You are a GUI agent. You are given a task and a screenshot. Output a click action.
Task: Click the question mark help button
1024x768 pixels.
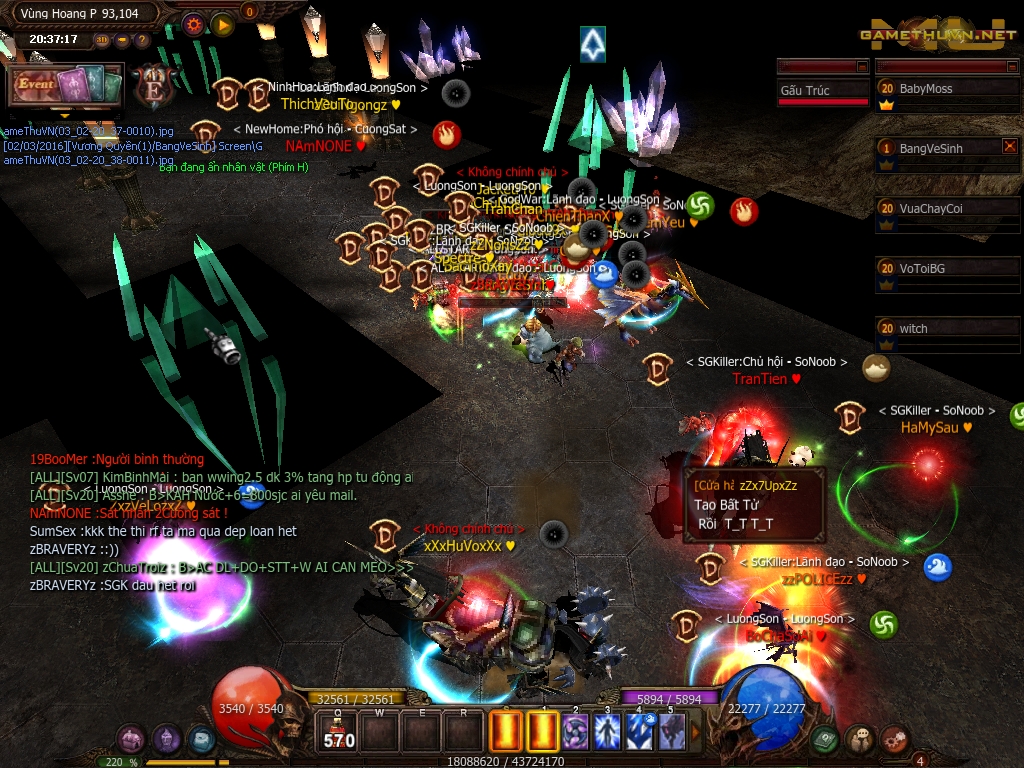[142, 40]
